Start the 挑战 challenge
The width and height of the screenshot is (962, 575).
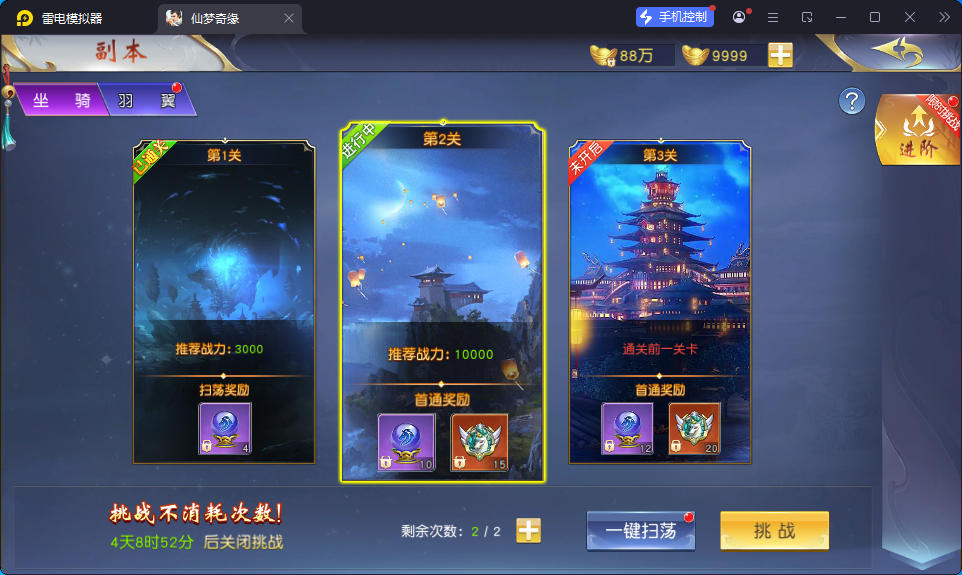774,531
